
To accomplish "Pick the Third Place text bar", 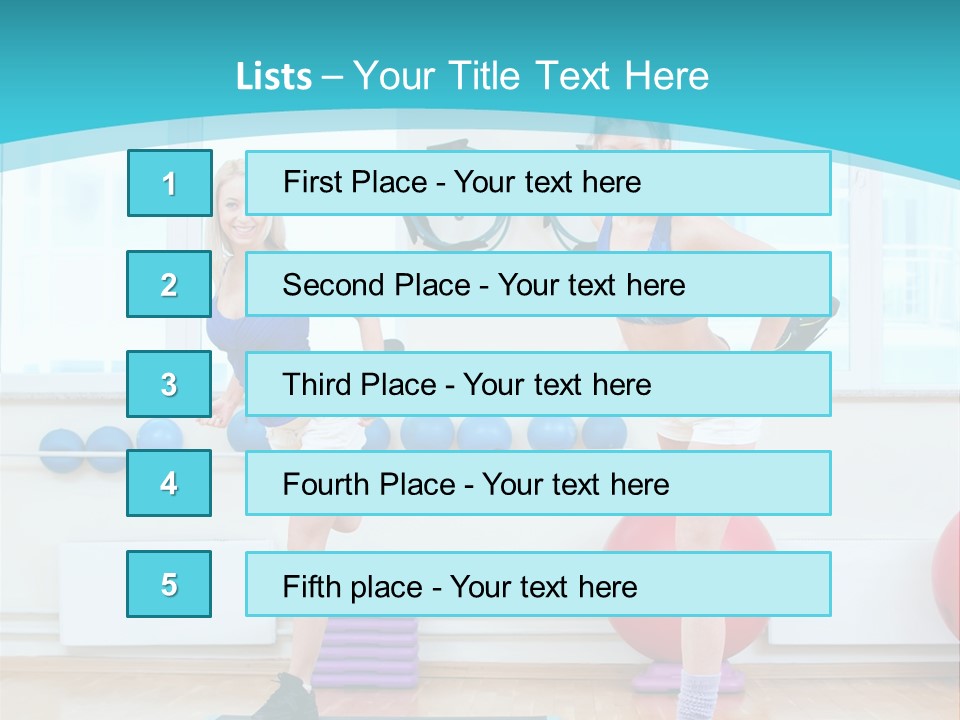I will click(538, 384).
